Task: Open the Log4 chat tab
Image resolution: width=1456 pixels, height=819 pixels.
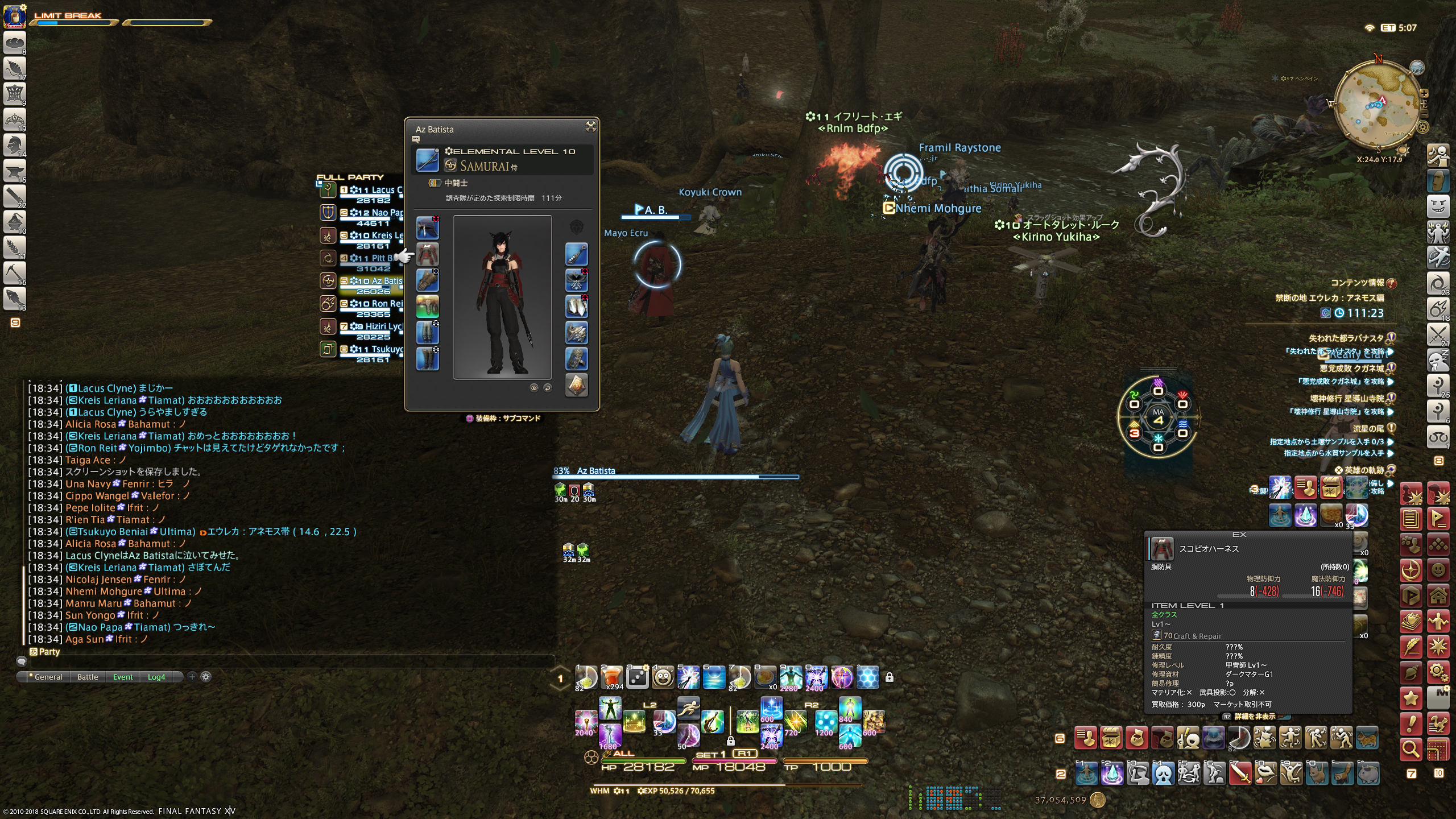Action: (156, 677)
